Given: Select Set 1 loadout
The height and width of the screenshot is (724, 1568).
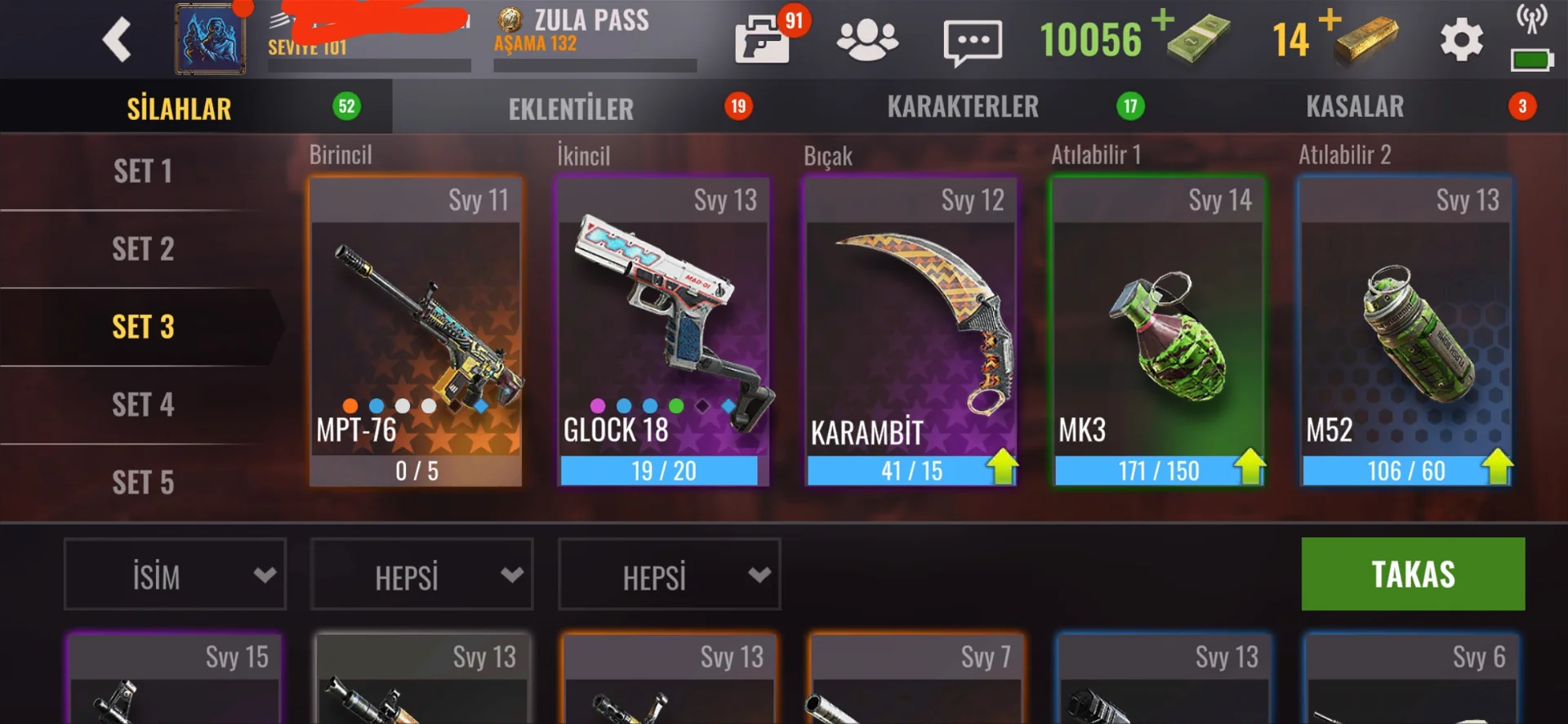Looking at the screenshot, I should (143, 172).
